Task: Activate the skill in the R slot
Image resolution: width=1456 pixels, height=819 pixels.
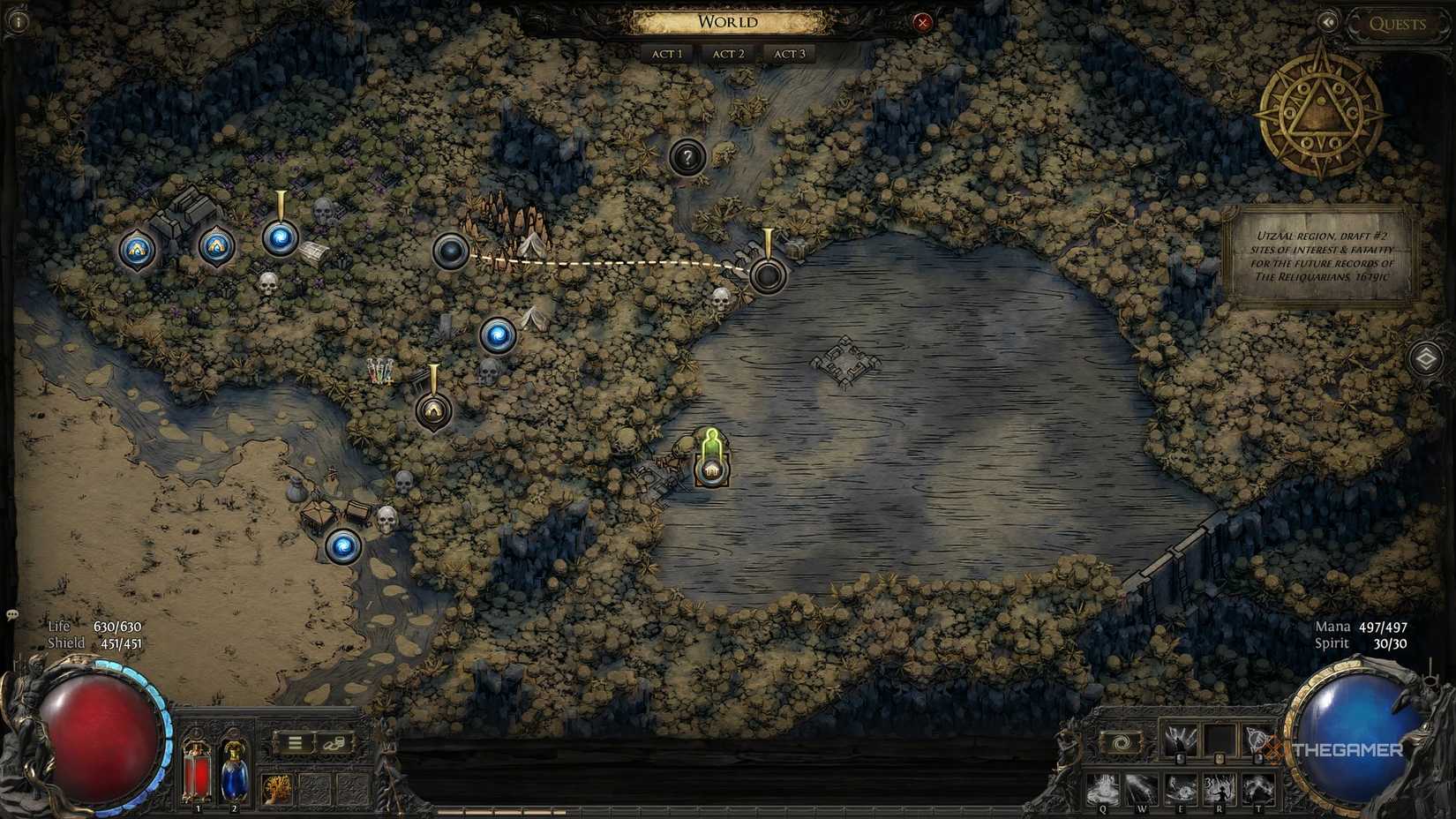Action: click(x=1220, y=788)
